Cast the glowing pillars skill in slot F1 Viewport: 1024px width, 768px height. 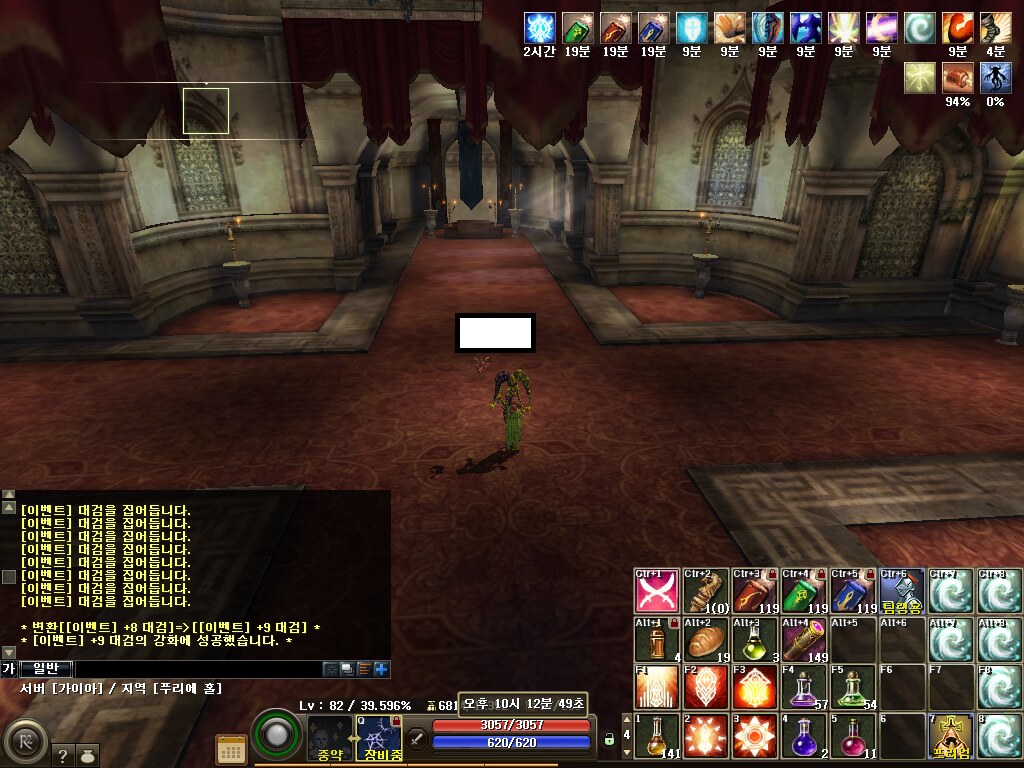click(x=657, y=687)
